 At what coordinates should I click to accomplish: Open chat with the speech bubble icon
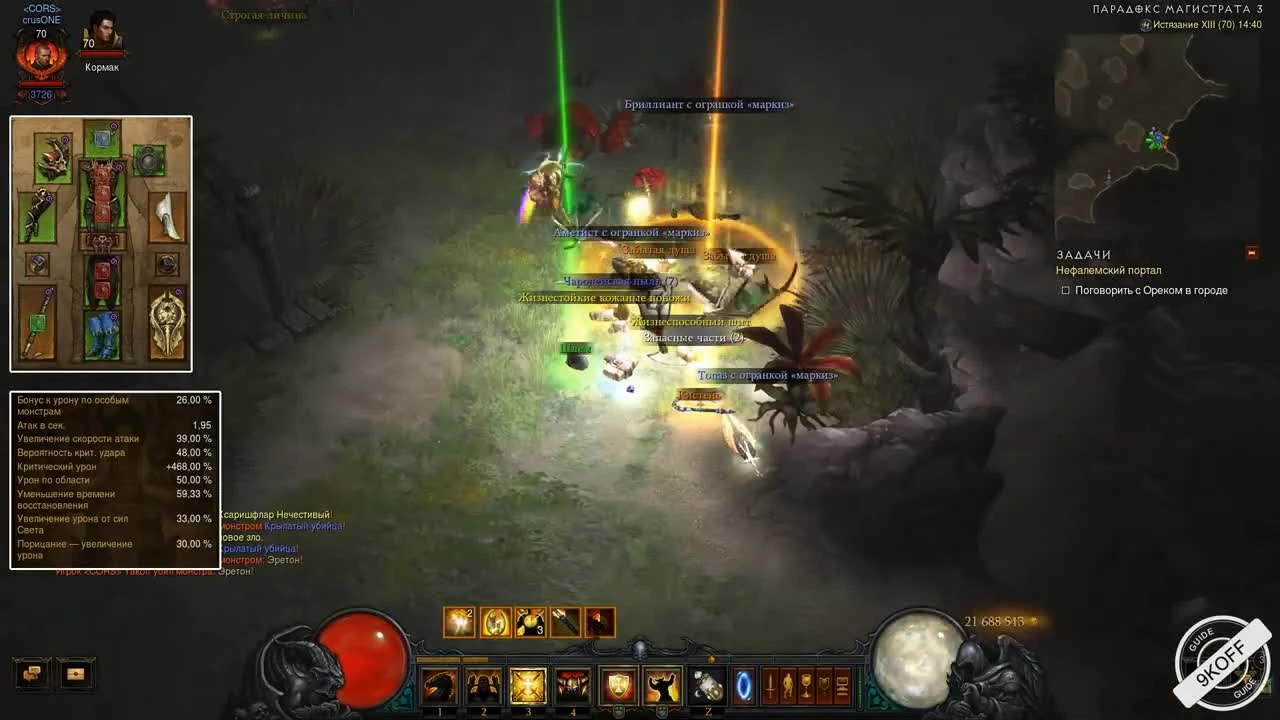pyautogui.click(x=30, y=675)
